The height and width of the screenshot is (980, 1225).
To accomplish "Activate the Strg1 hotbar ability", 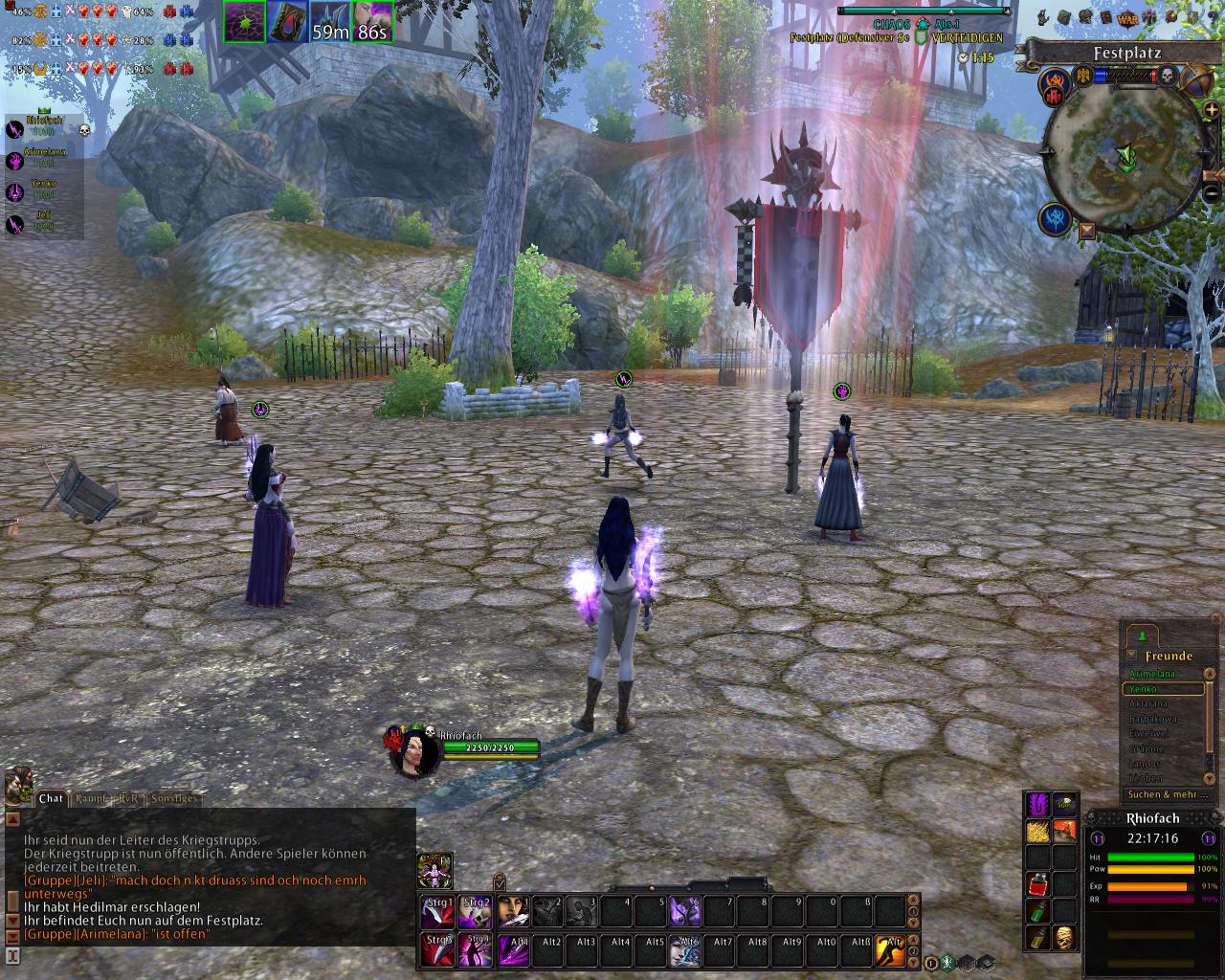I will click(439, 911).
